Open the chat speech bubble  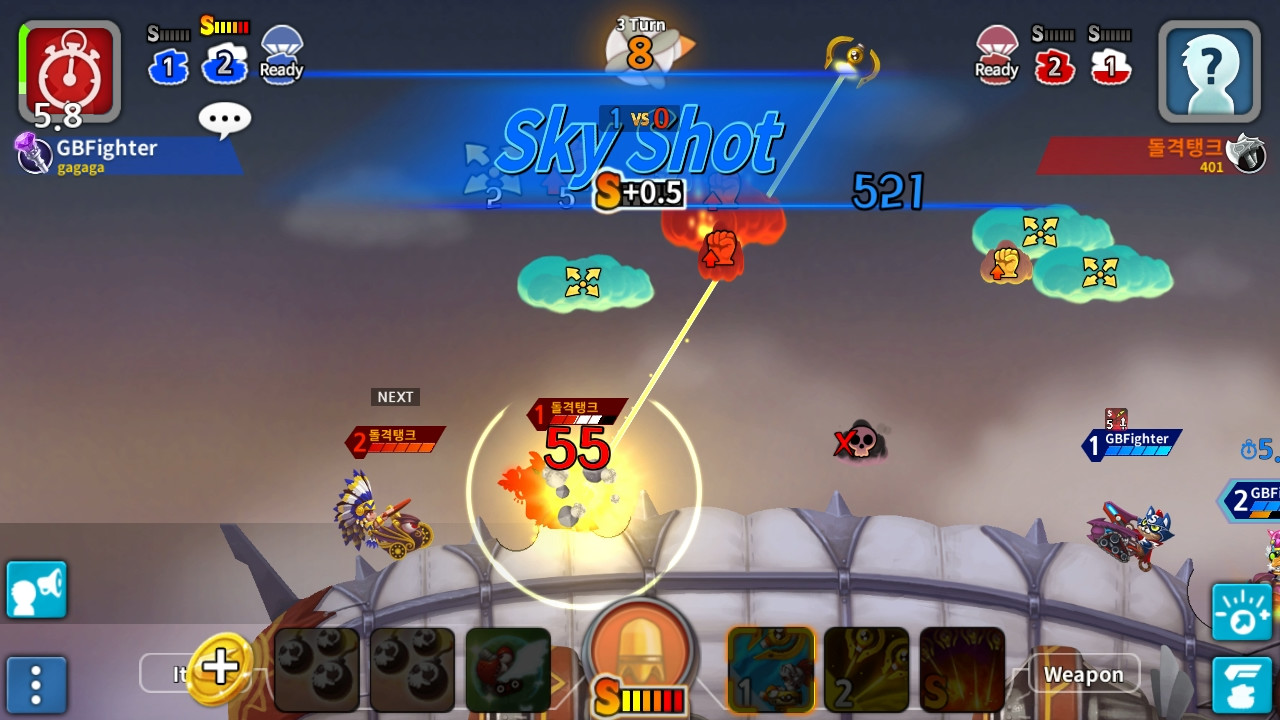pos(224,118)
